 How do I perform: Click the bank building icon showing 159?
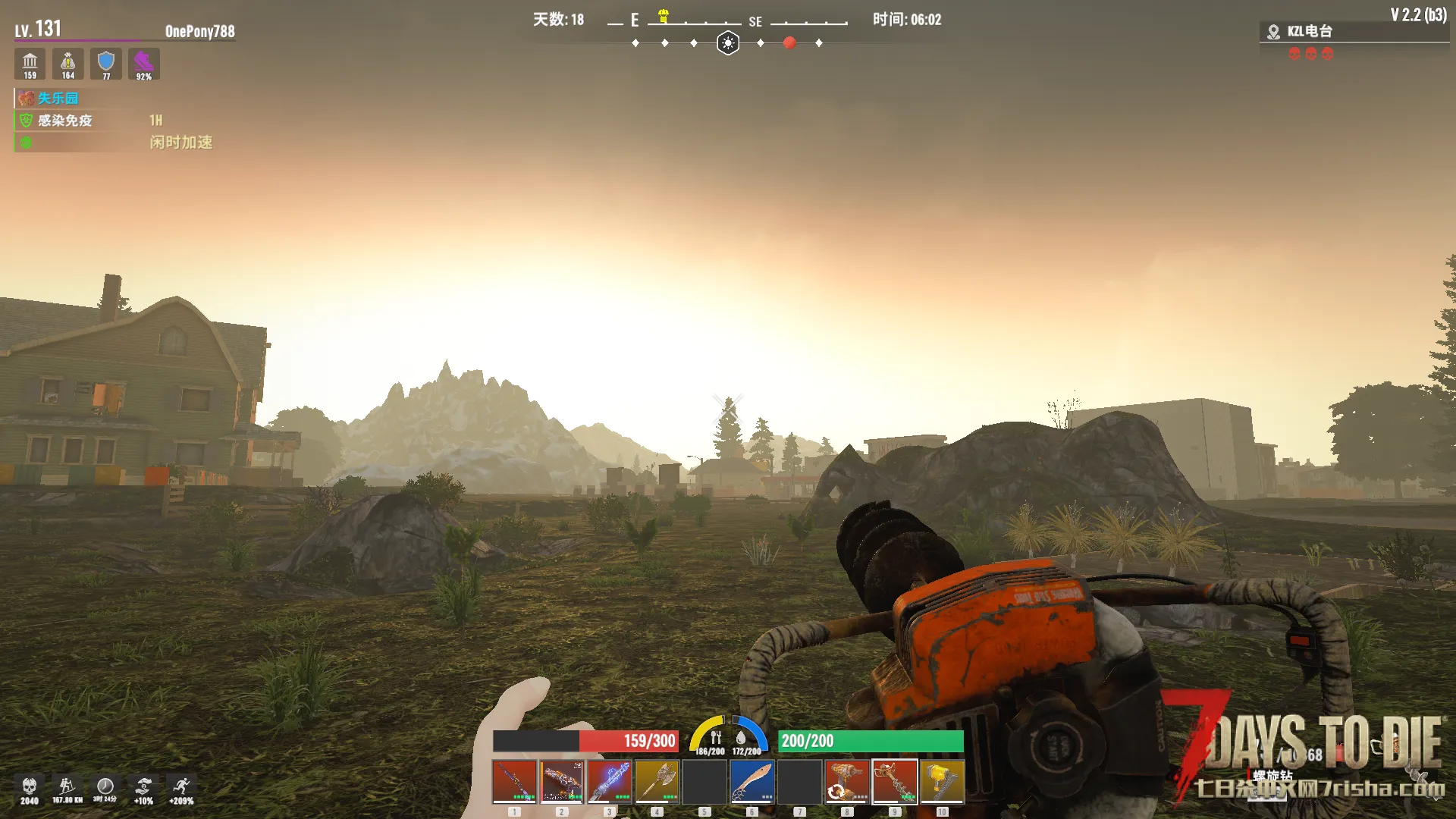(x=30, y=64)
